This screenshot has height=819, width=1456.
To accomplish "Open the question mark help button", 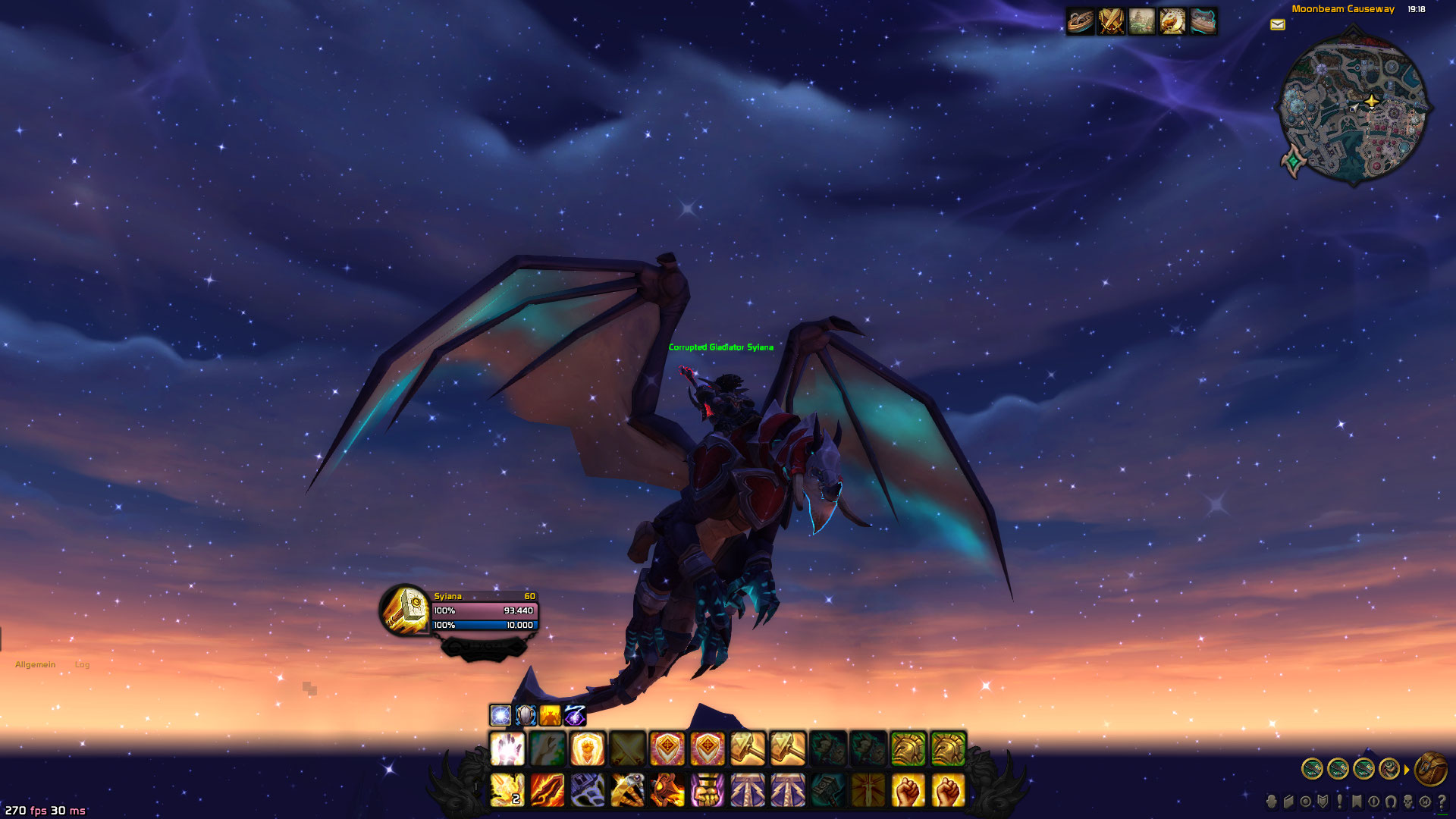I will click(1442, 802).
